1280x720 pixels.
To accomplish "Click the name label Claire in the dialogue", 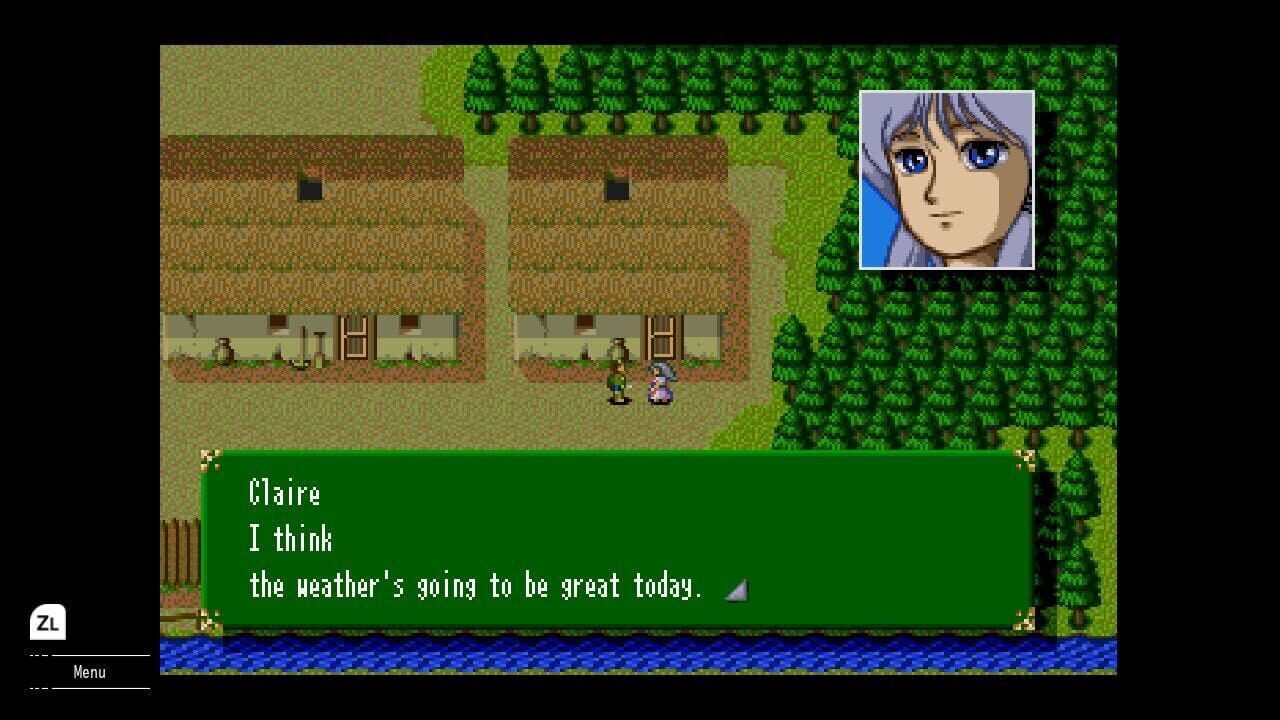I will (284, 493).
